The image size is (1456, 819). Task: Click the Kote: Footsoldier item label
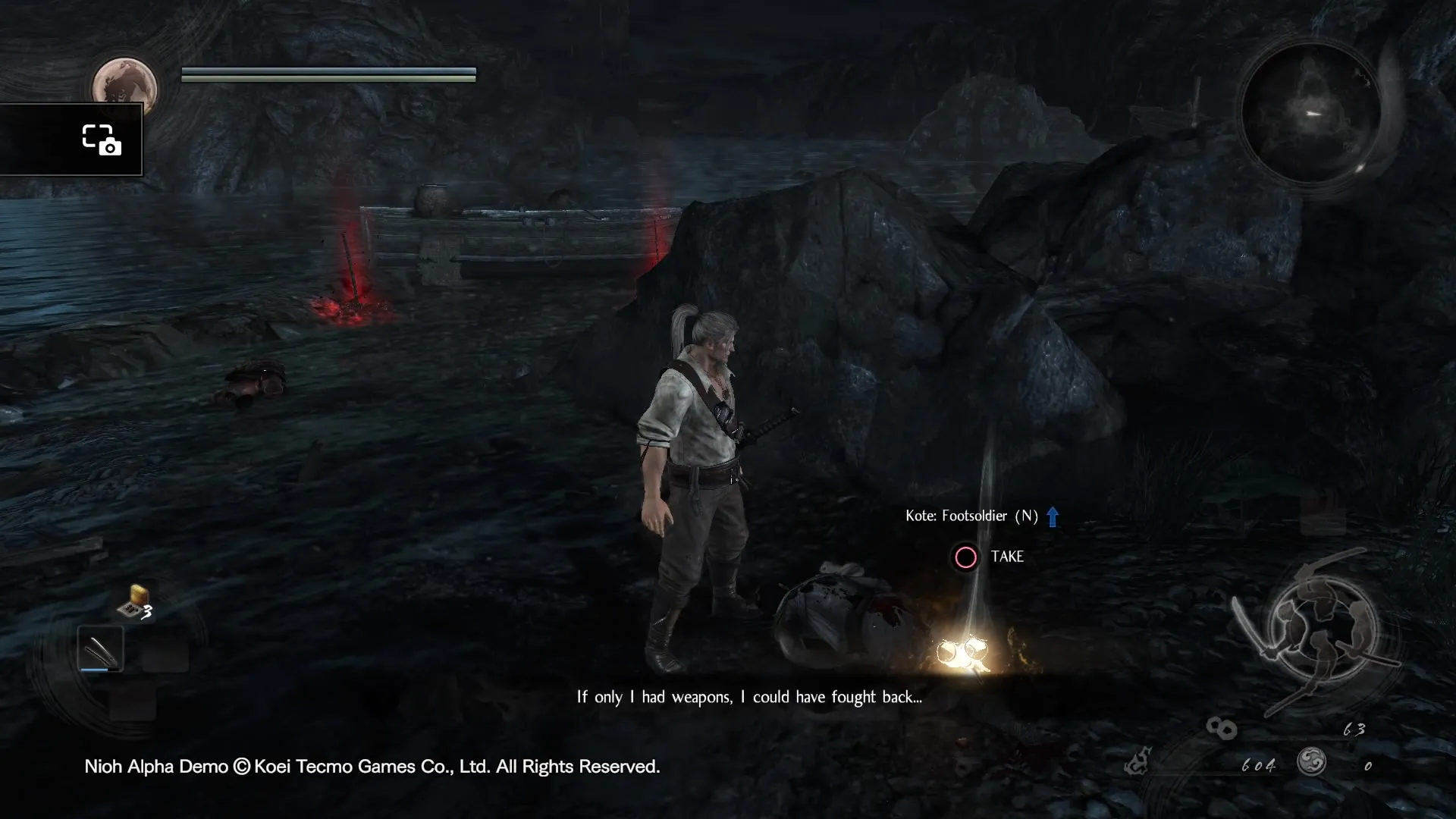971,516
